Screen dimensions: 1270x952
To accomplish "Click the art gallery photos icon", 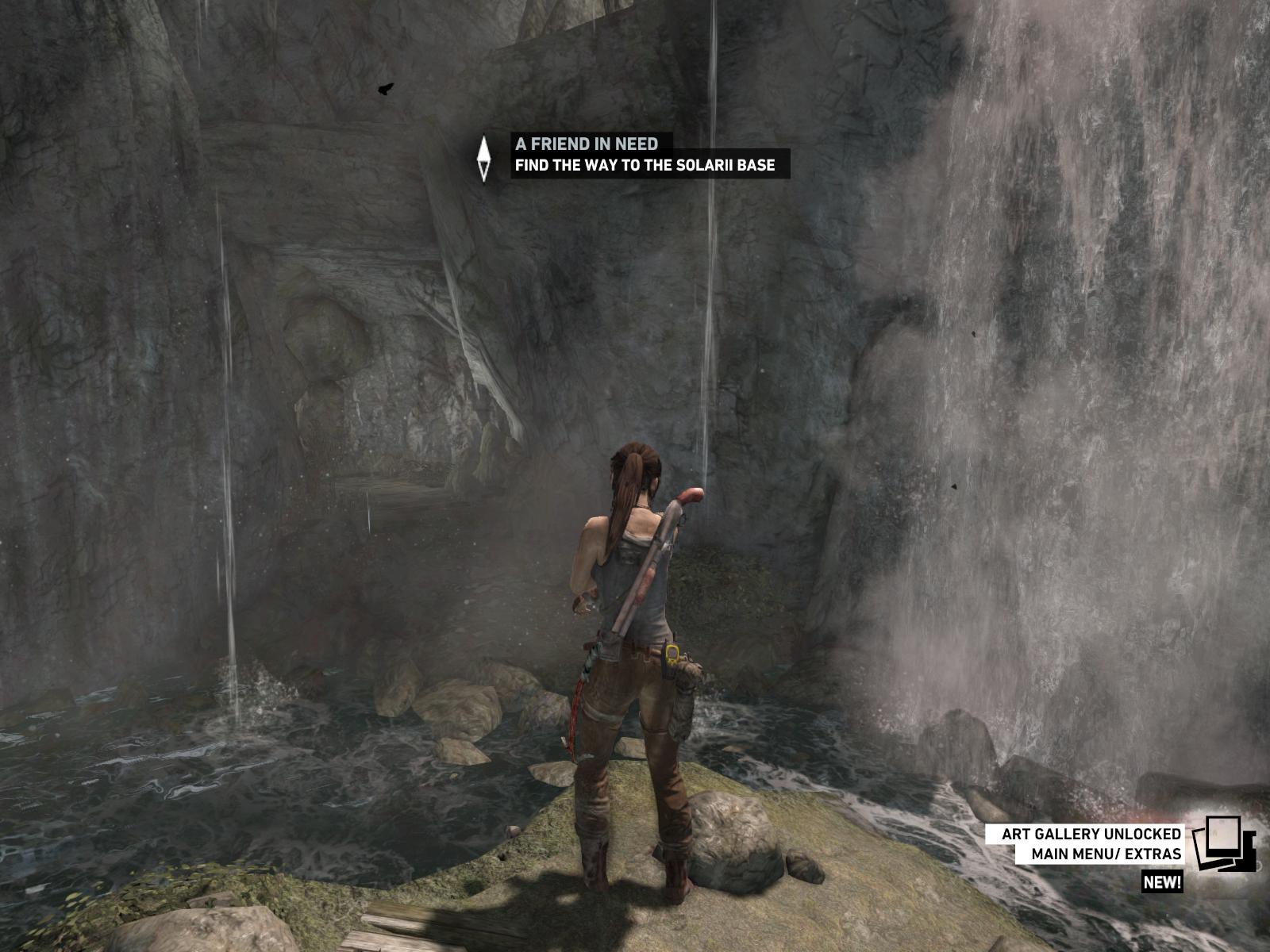I will [x=1223, y=844].
